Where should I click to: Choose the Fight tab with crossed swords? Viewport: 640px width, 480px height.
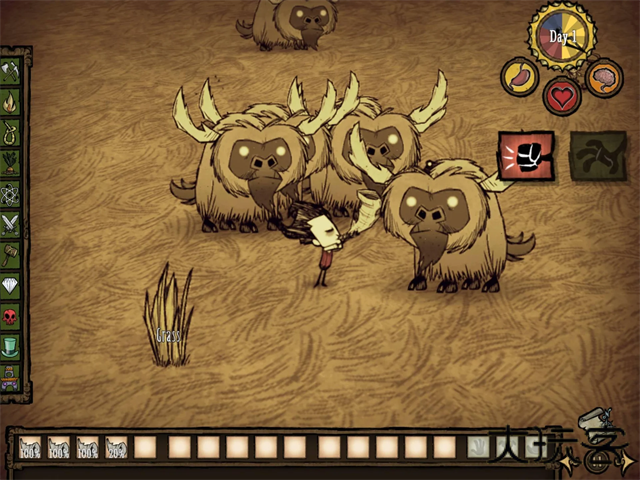point(11,222)
